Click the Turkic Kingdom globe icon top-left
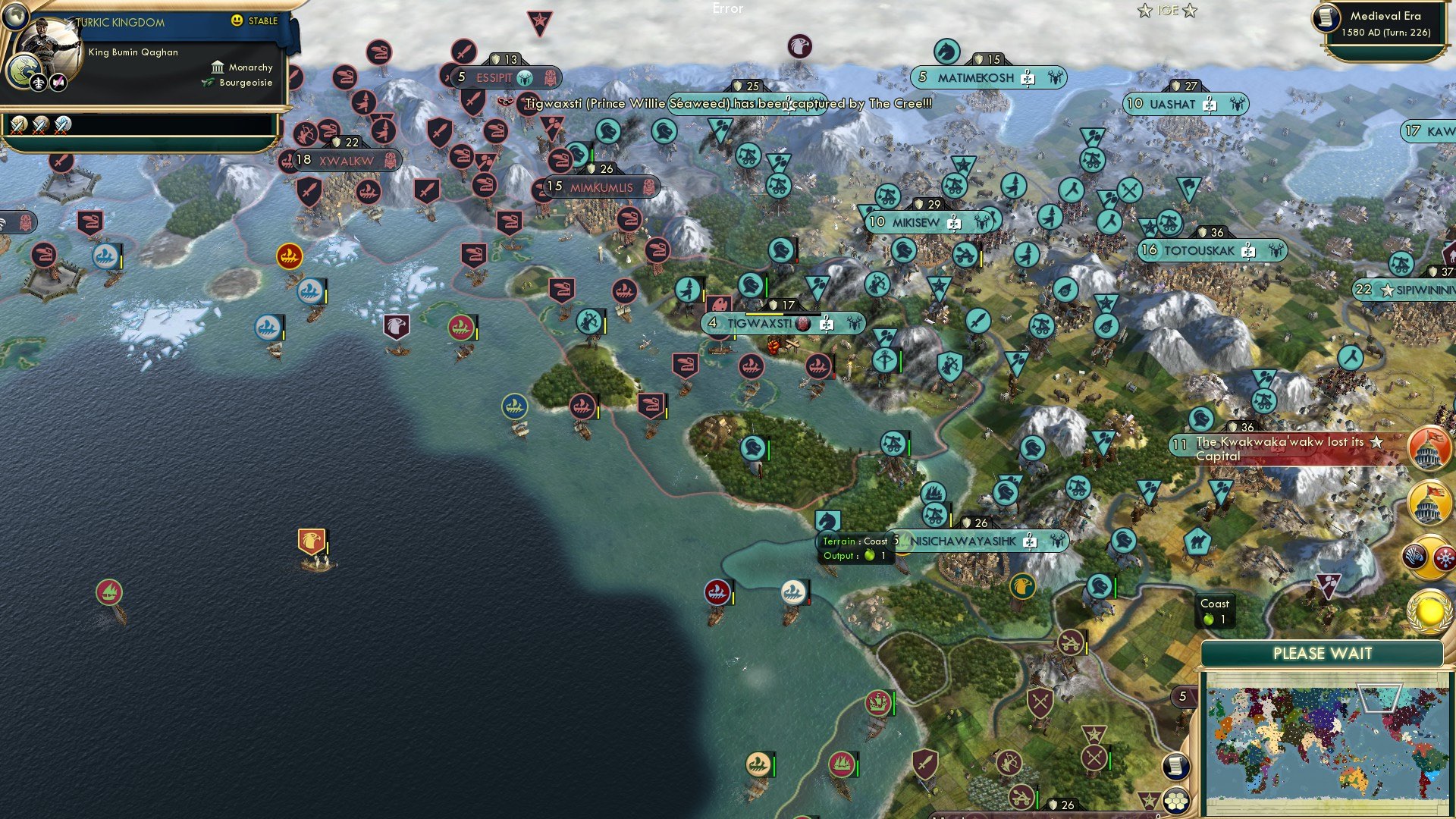Screen dimensions: 1456x819 tap(15, 17)
